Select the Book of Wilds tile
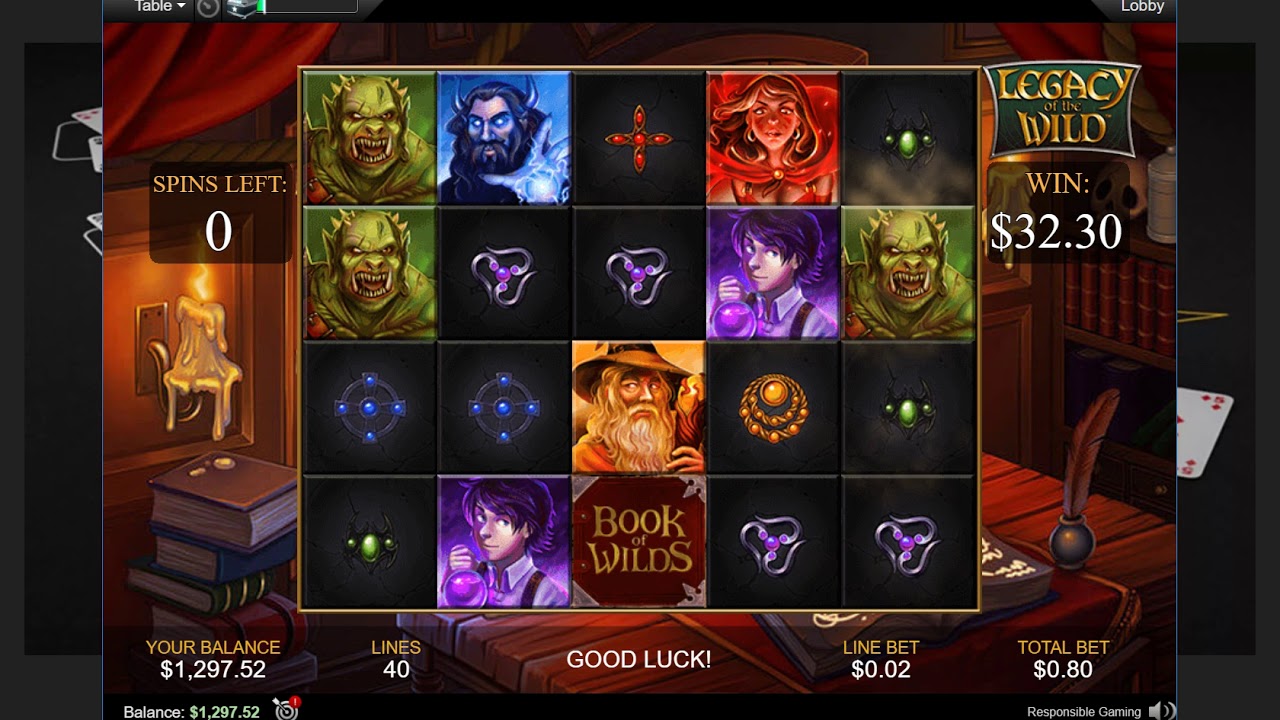This screenshot has width=1280, height=720. [638, 541]
